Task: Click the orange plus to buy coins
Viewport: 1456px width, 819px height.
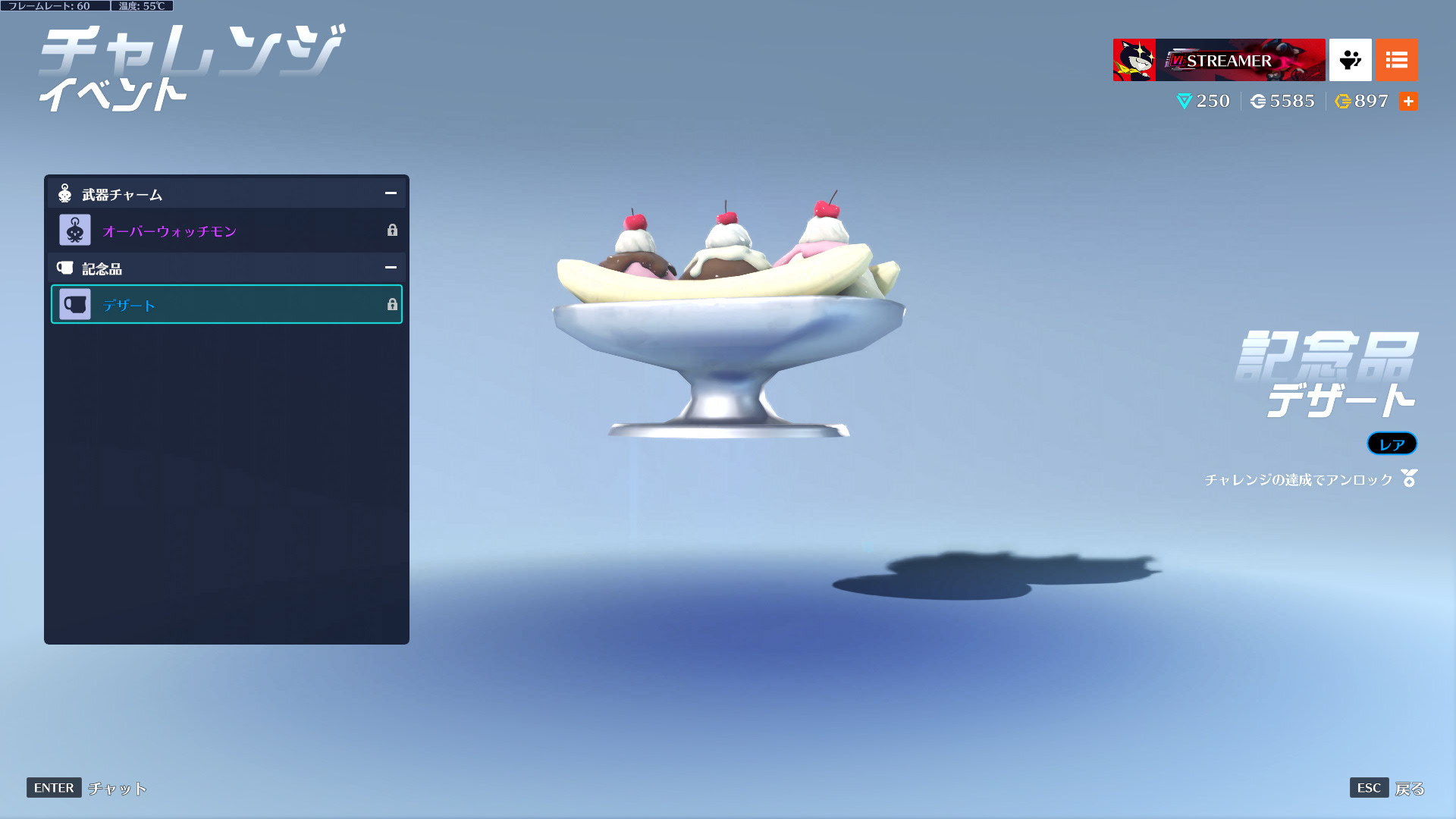Action: tap(1408, 102)
